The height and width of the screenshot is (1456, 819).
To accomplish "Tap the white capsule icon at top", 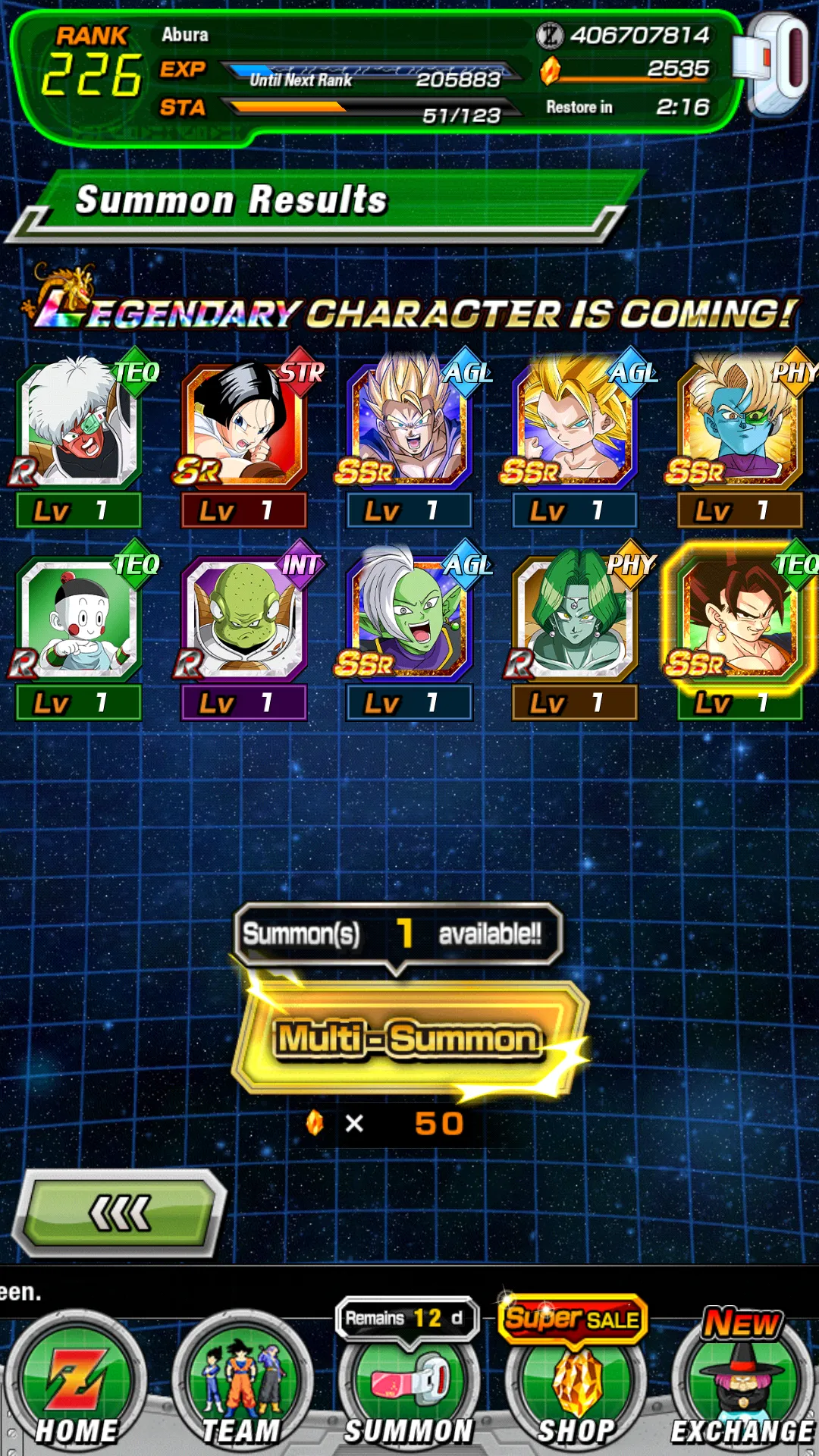I will tap(773, 64).
